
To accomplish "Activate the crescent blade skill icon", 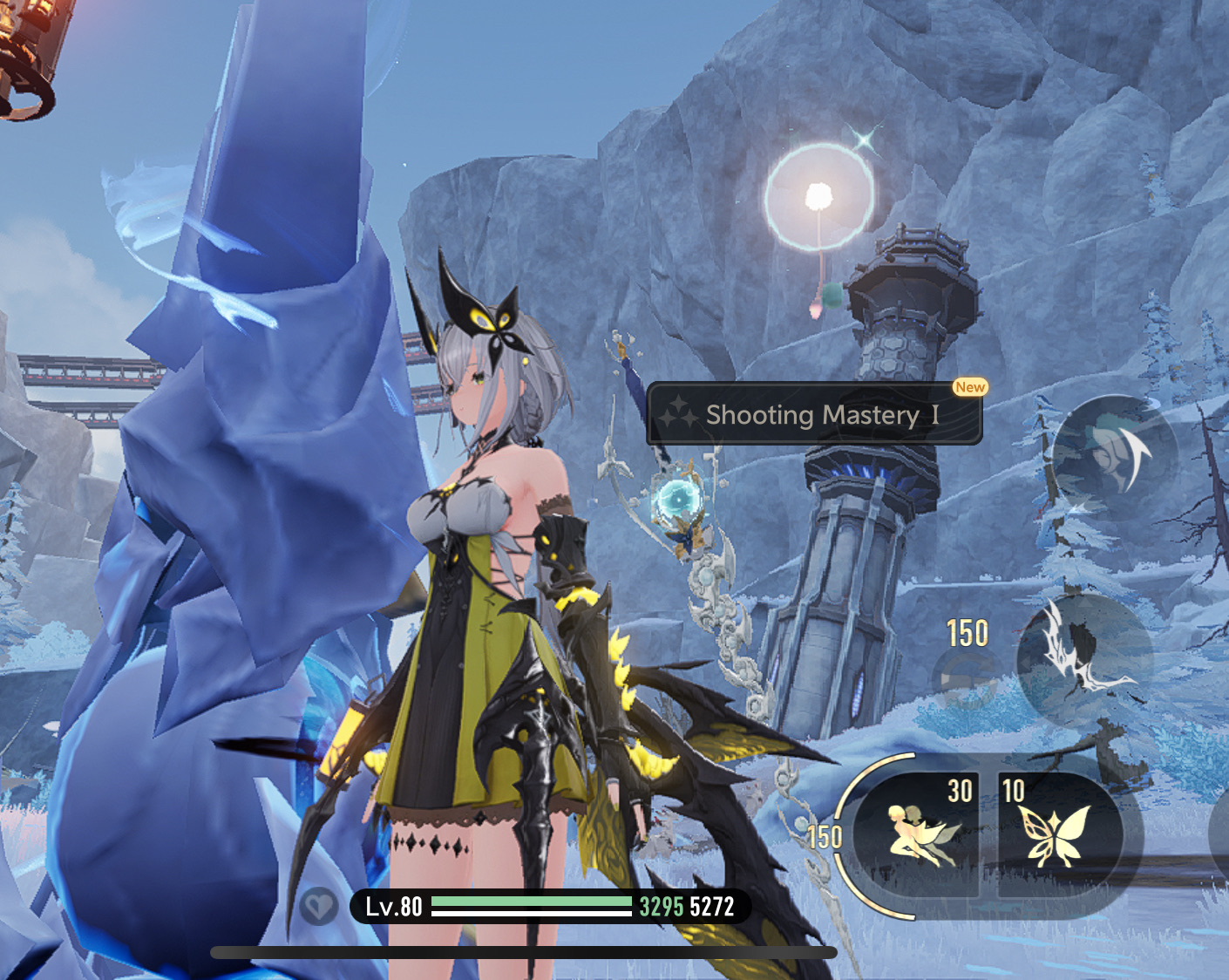I will point(1115,456).
